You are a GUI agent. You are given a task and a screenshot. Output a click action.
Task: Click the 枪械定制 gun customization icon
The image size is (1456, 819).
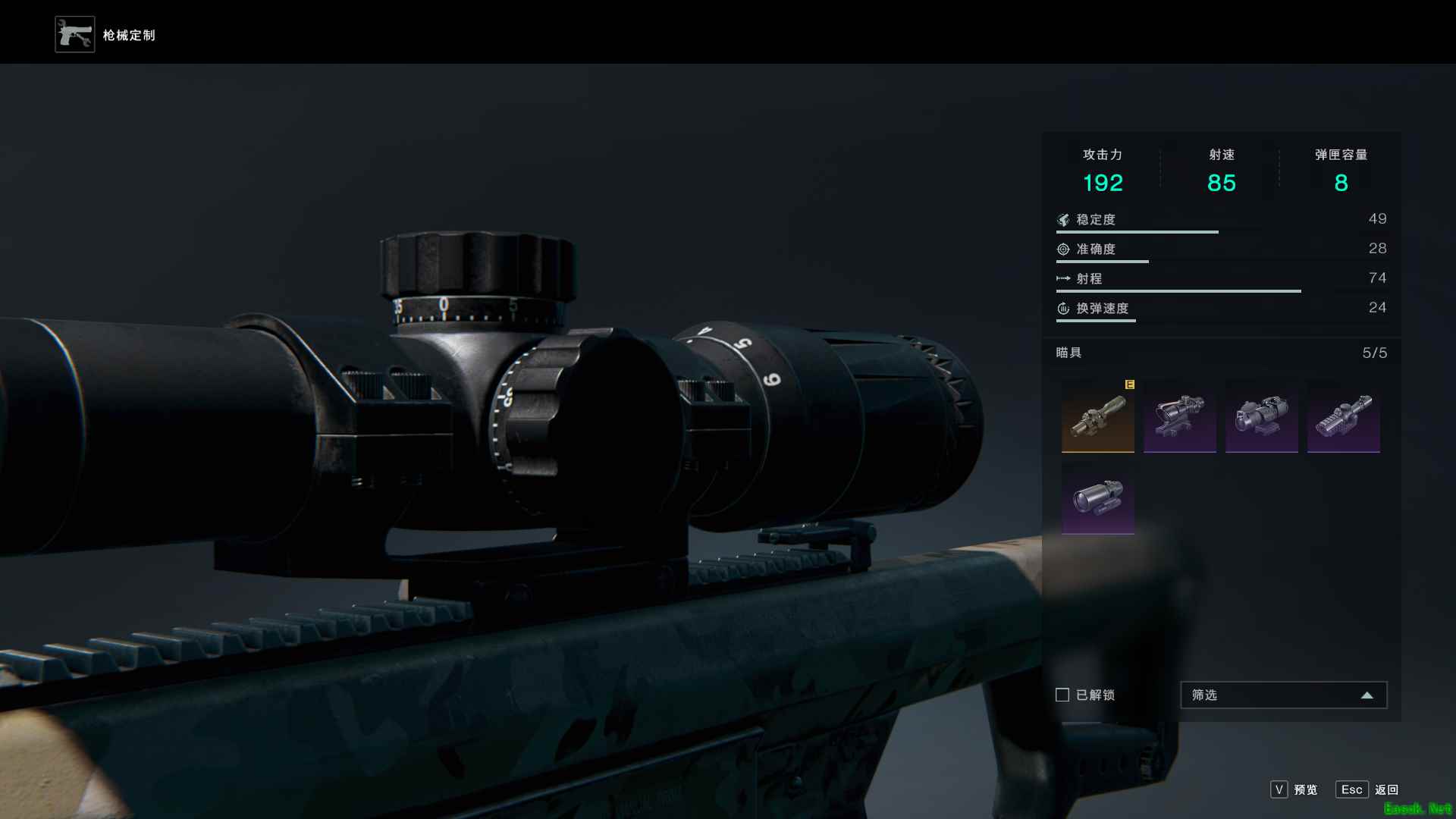pyautogui.click(x=75, y=35)
